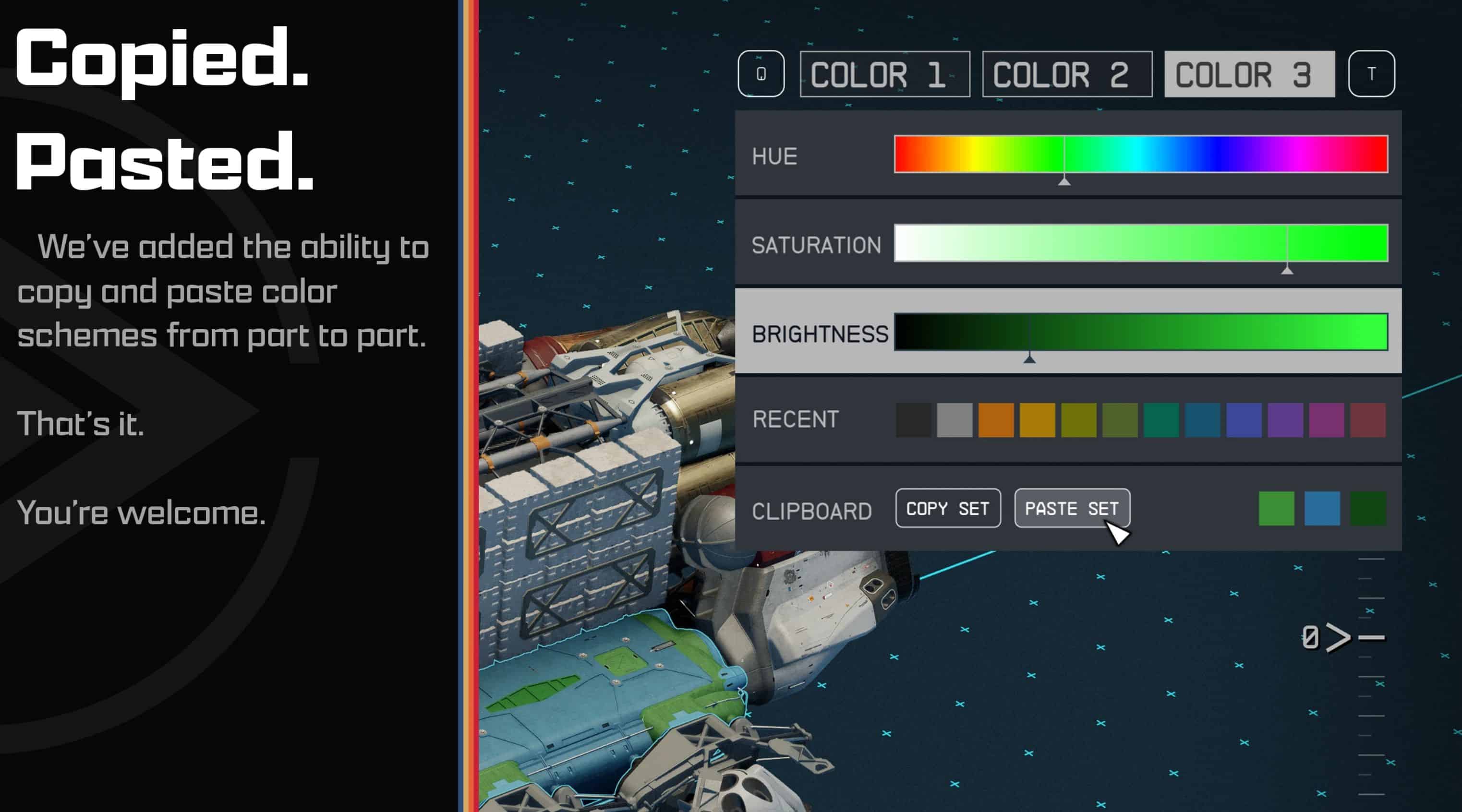Choose the bright green clipboard swatch
The height and width of the screenshot is (812, 1462).
[1276, 508]
